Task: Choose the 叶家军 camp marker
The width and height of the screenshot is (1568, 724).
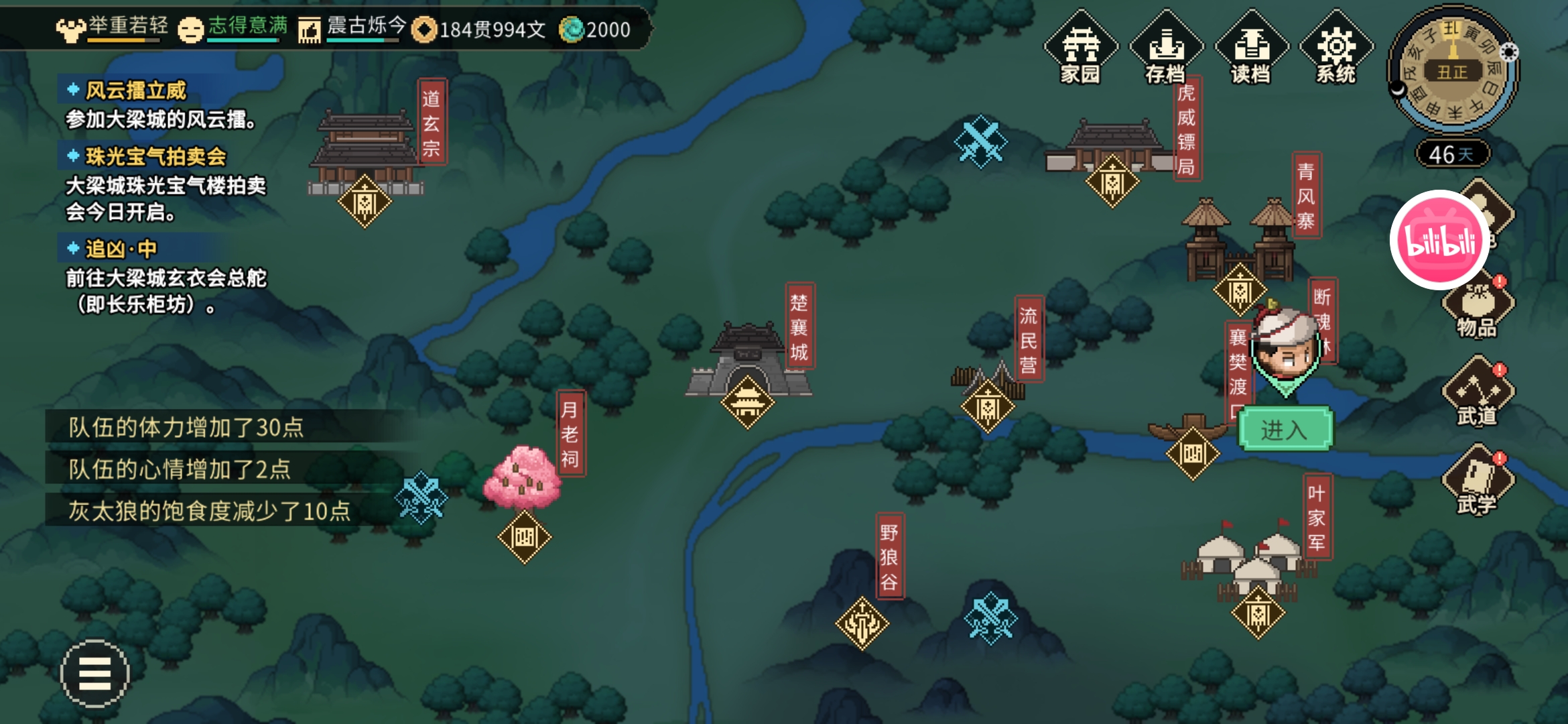Action: click(x=1258, y=613)
